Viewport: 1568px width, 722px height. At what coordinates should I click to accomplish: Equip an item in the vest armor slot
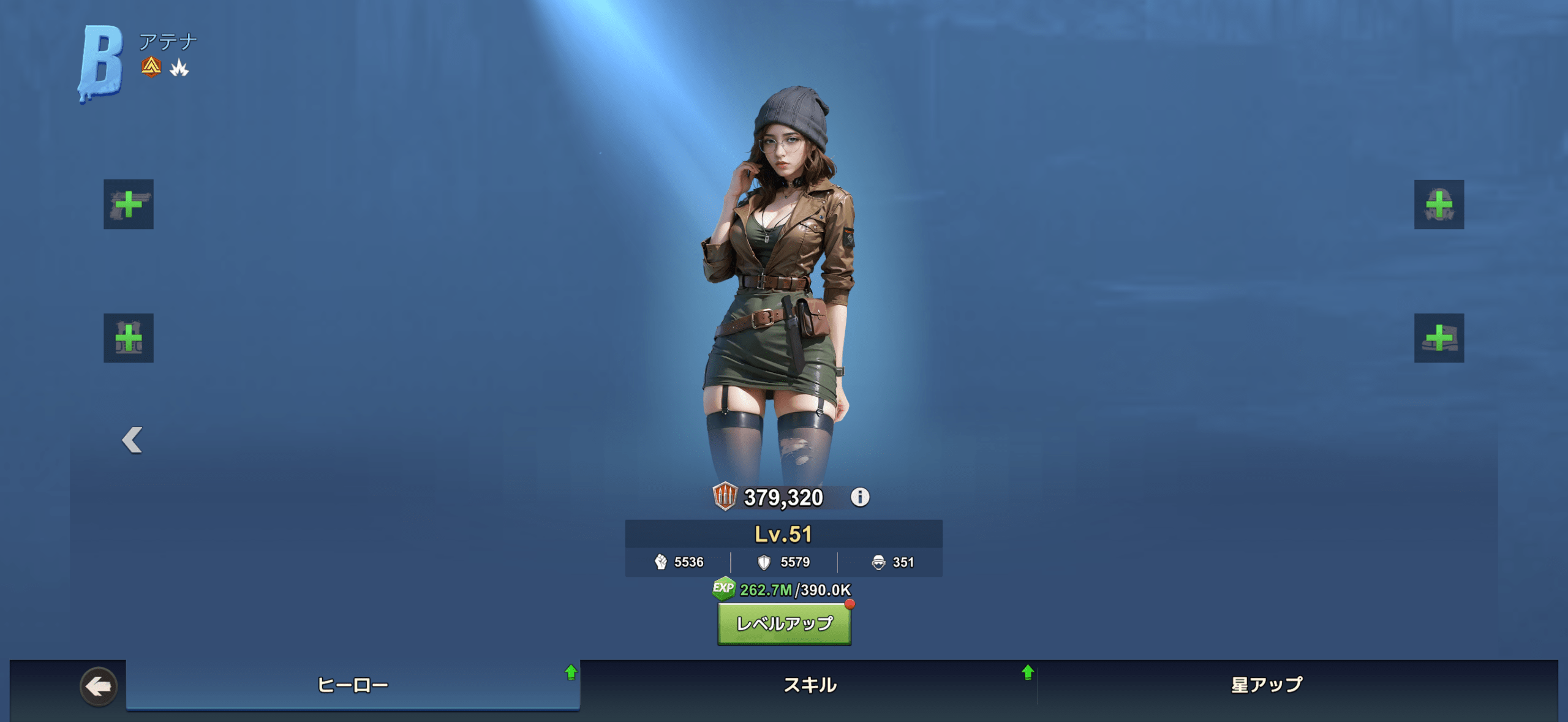(x=129, y=338)
